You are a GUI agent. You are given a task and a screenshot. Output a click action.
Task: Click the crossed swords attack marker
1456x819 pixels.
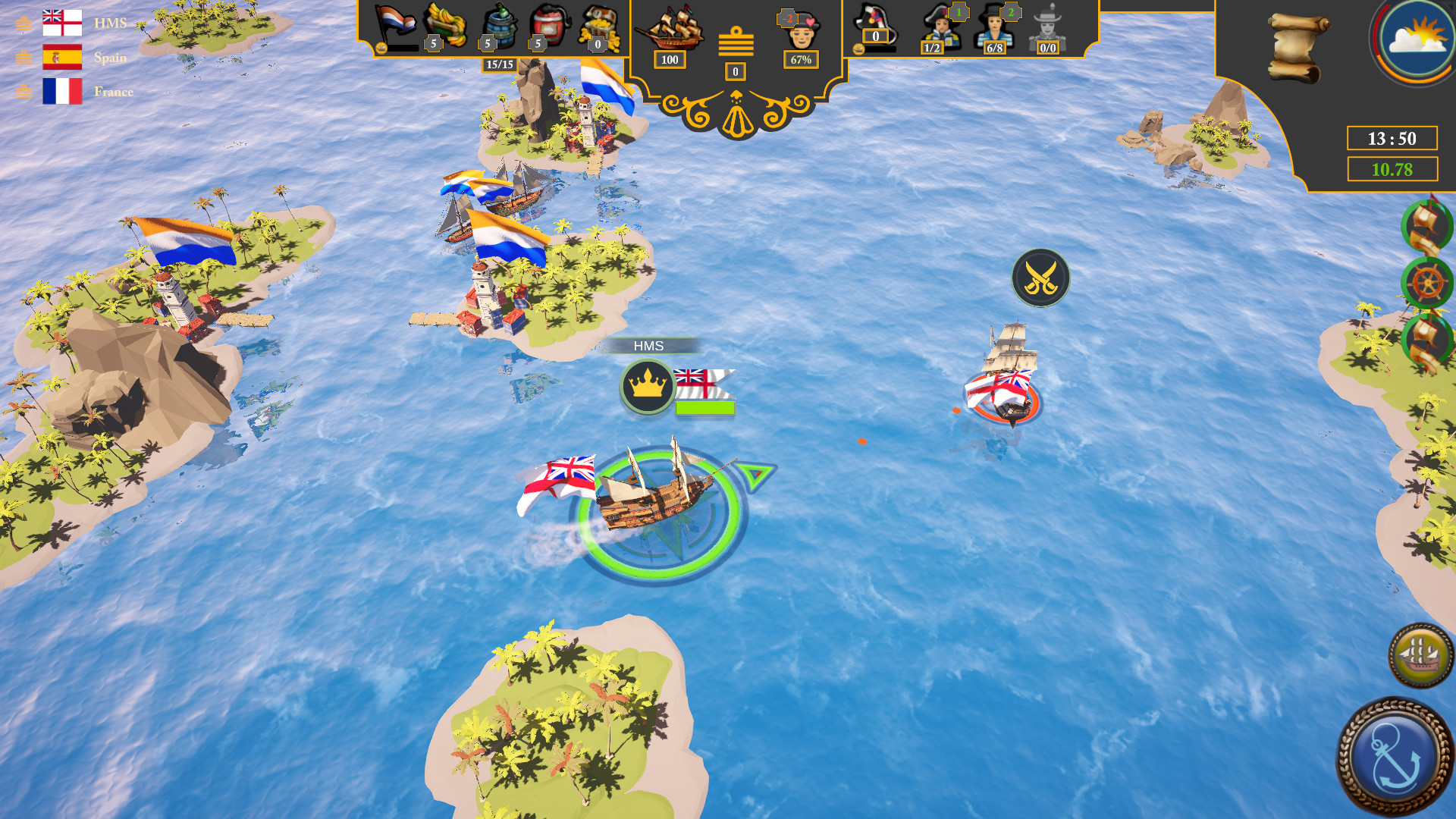pos(1040,278)
